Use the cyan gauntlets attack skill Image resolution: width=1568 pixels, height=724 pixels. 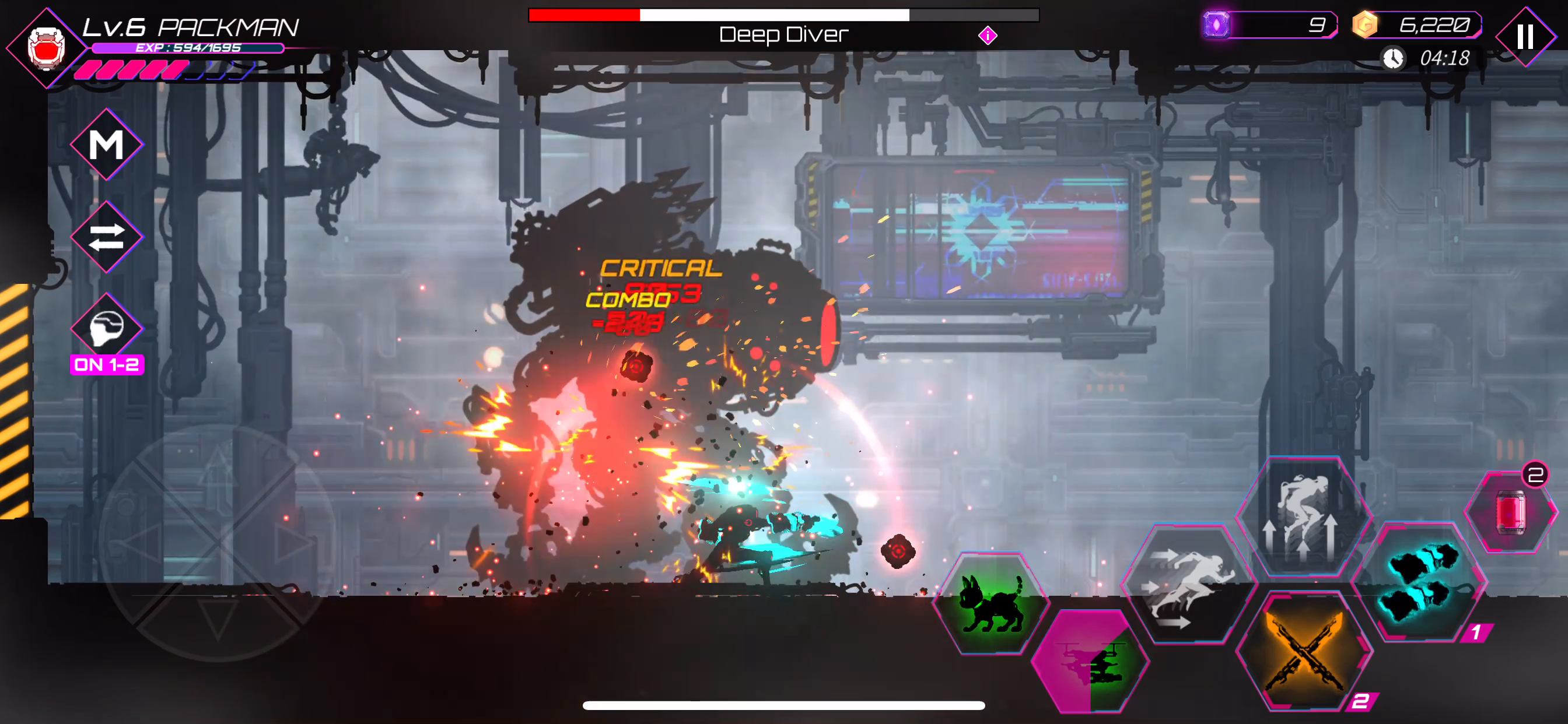[x=1419, y=582]
